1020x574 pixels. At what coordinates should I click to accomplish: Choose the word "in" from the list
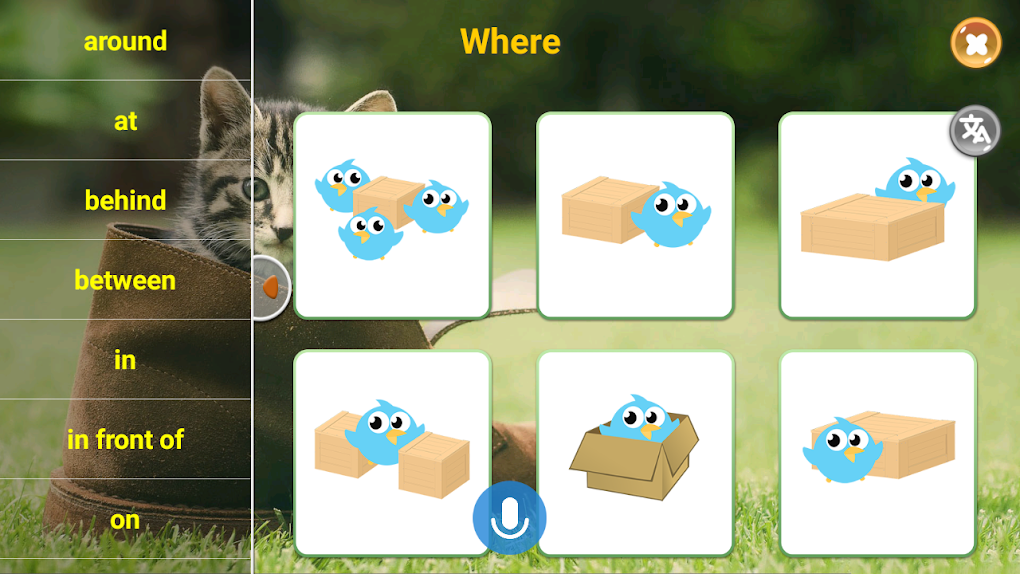pos(125,360)
